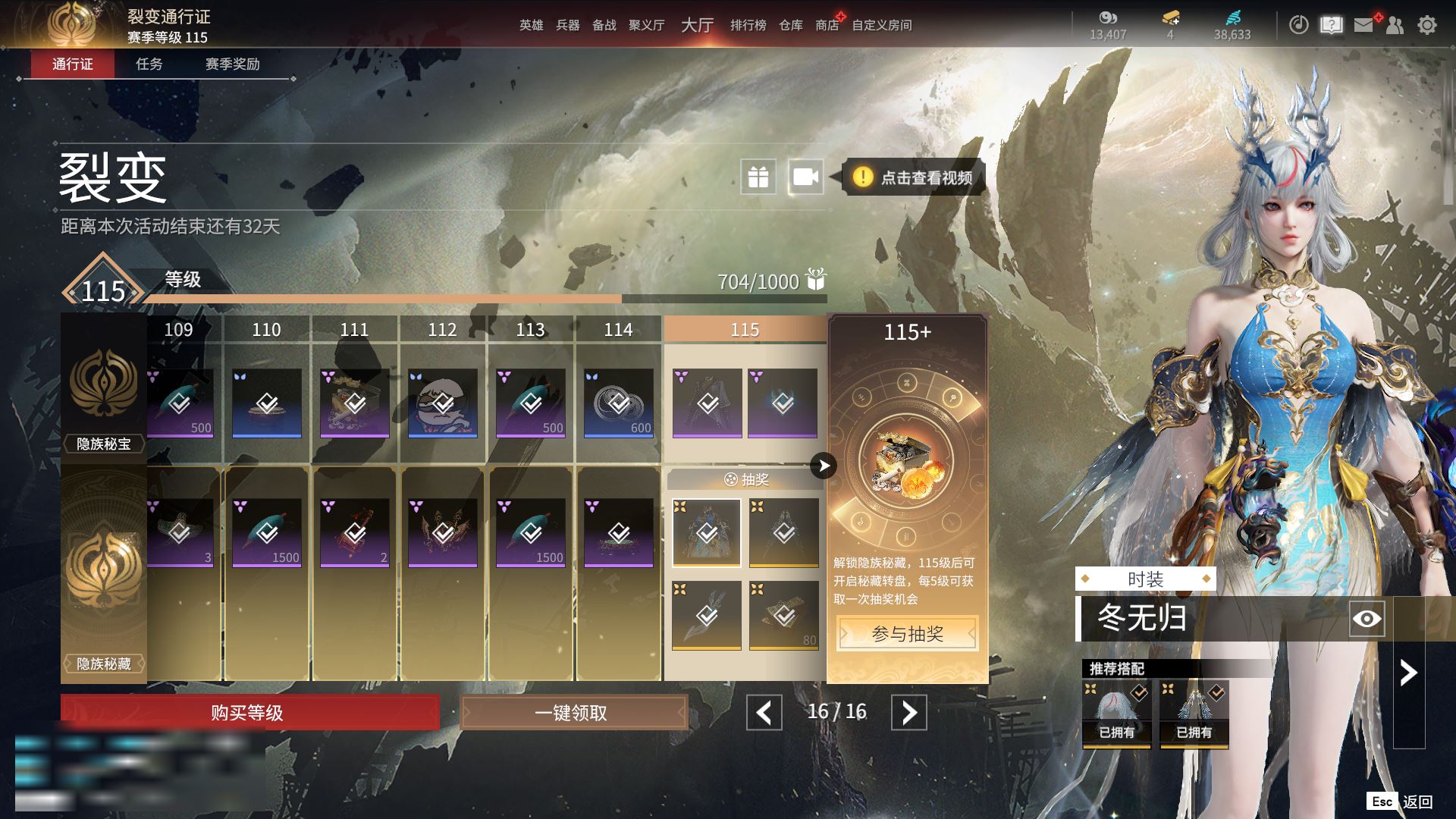The width and height of the screenshot is (1456, 819).
Task: Open the gift box icon beside the video button
Action: 758,177
